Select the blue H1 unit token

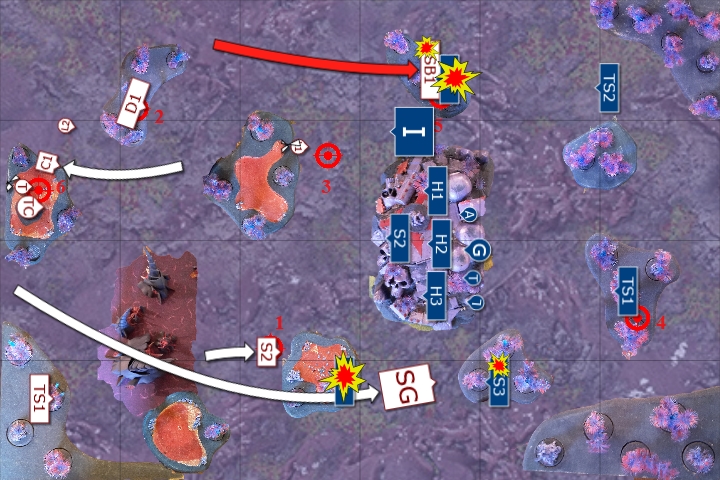click(437, 186)
